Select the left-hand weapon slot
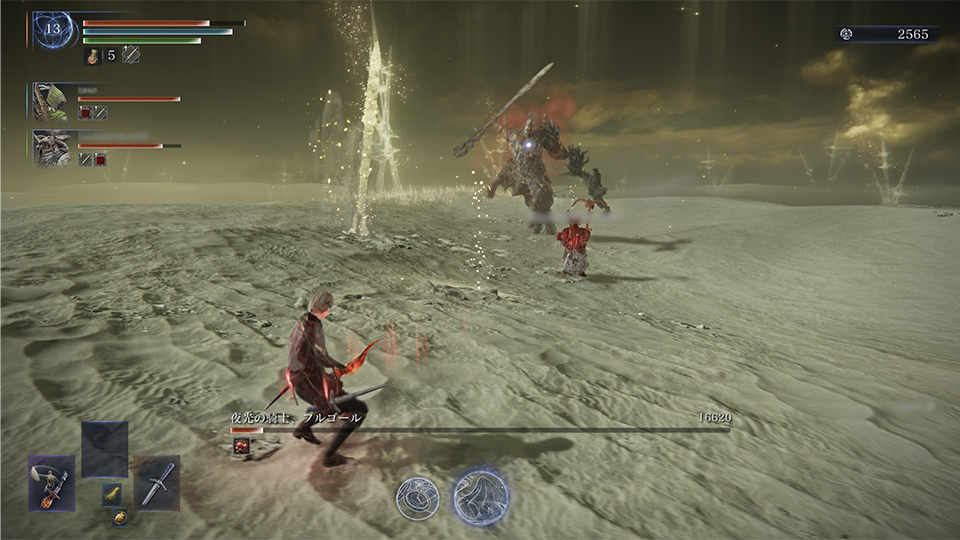 pos(52,483)
